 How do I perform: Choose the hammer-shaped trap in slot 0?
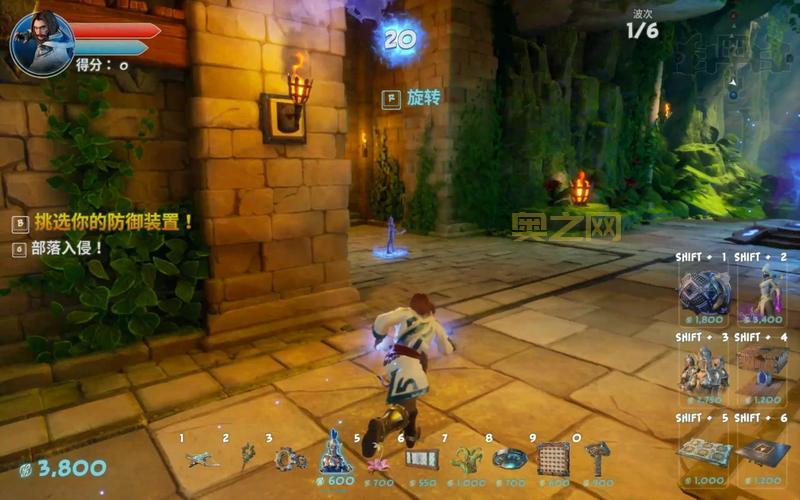[597, 458]
